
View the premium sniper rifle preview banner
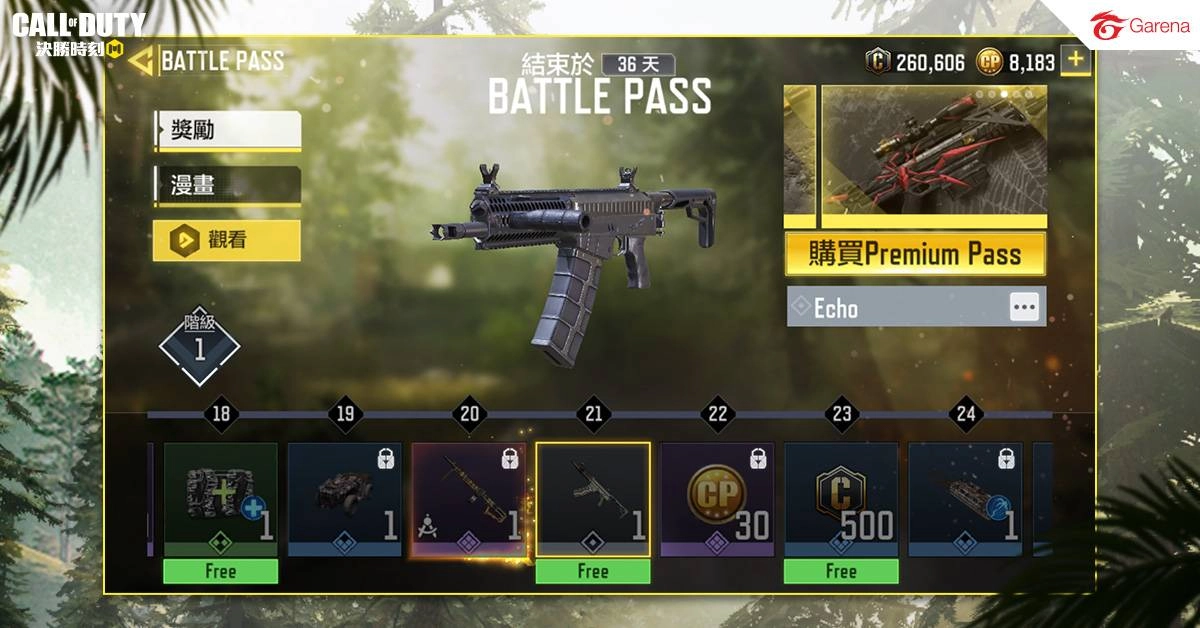click(x=934, y=153)
